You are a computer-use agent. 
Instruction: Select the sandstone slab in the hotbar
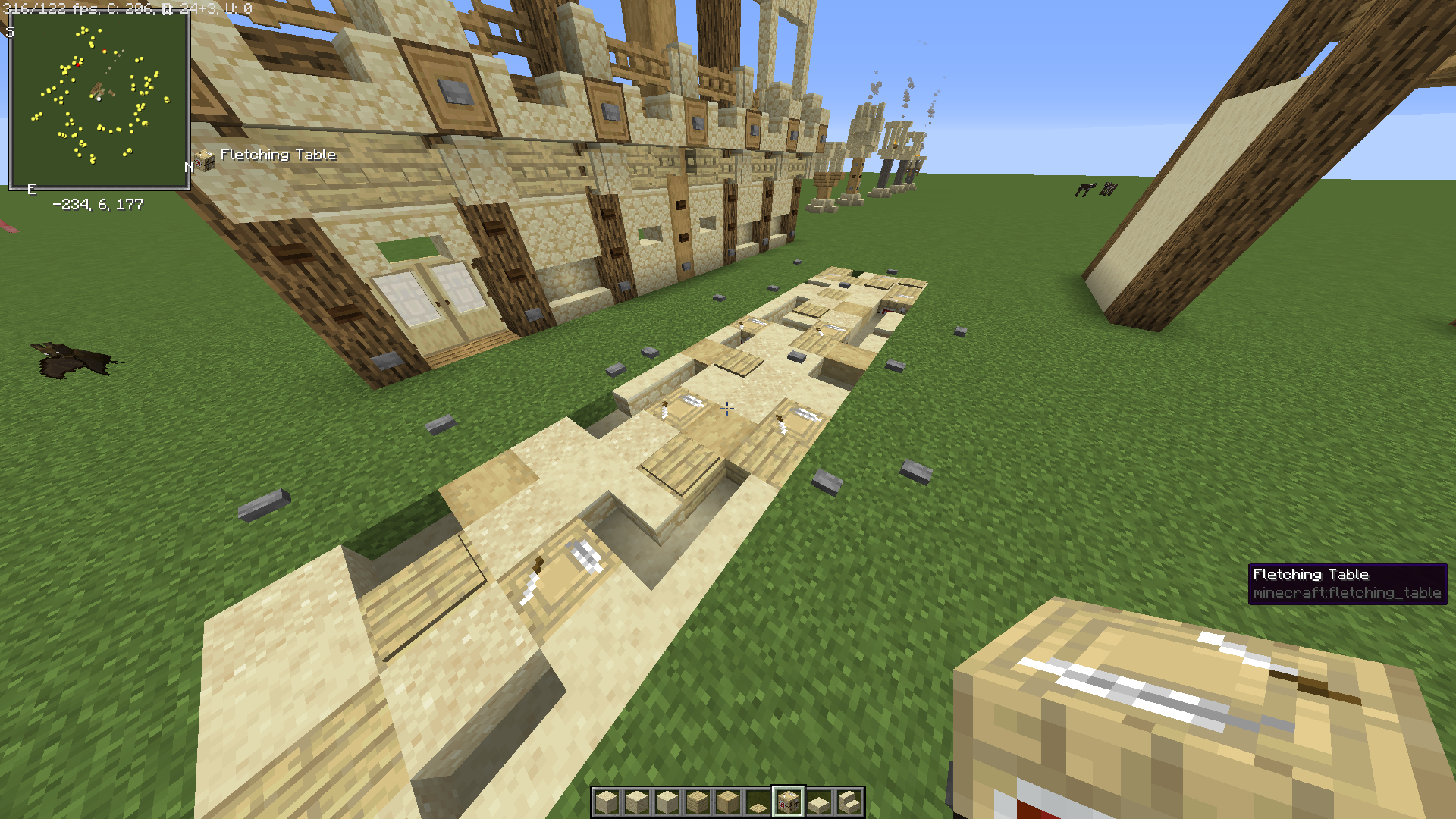(x=819, y=802)
